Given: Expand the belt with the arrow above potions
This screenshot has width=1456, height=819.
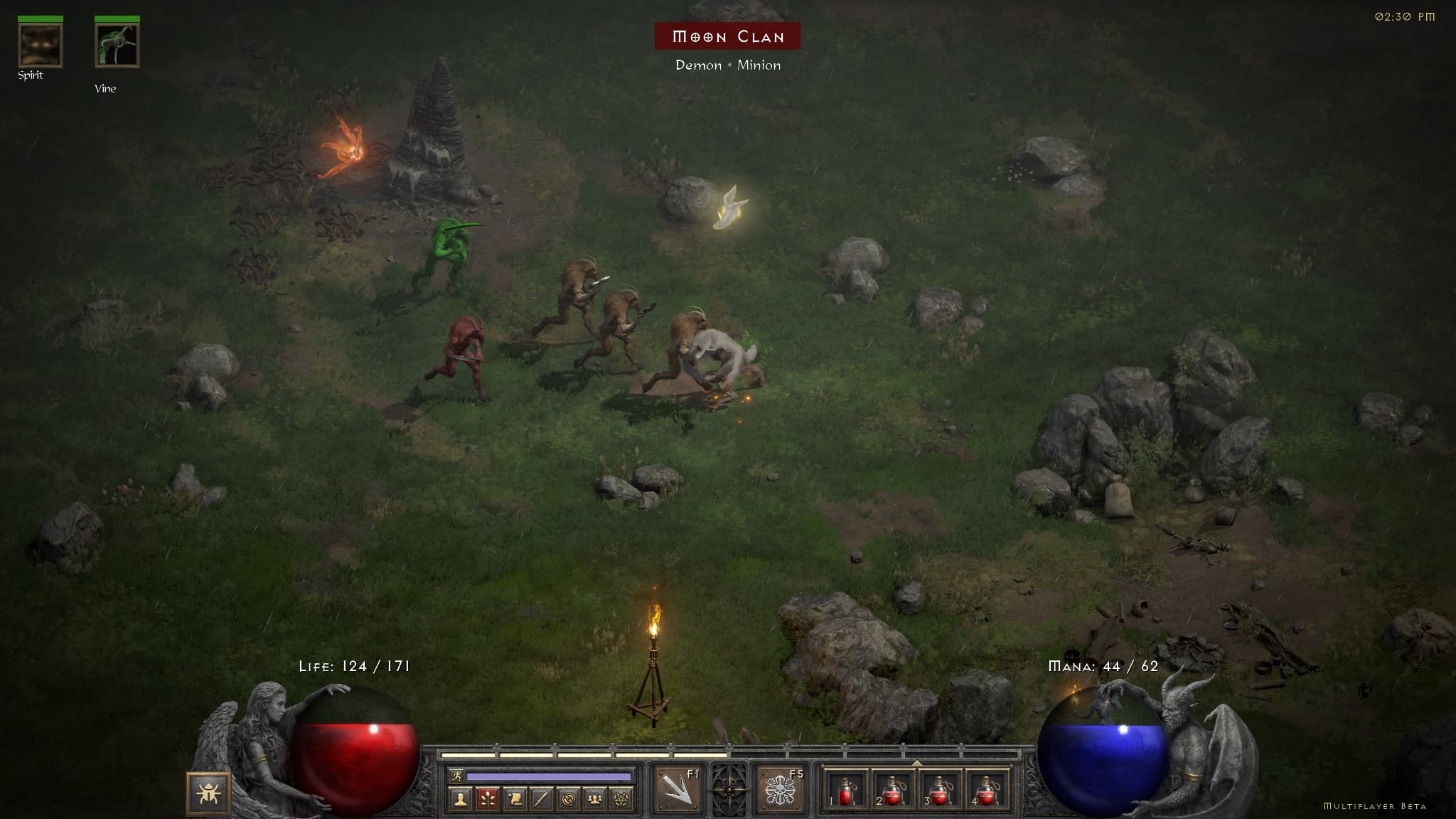Looking at the screenshot, I should tap(916, 764).
